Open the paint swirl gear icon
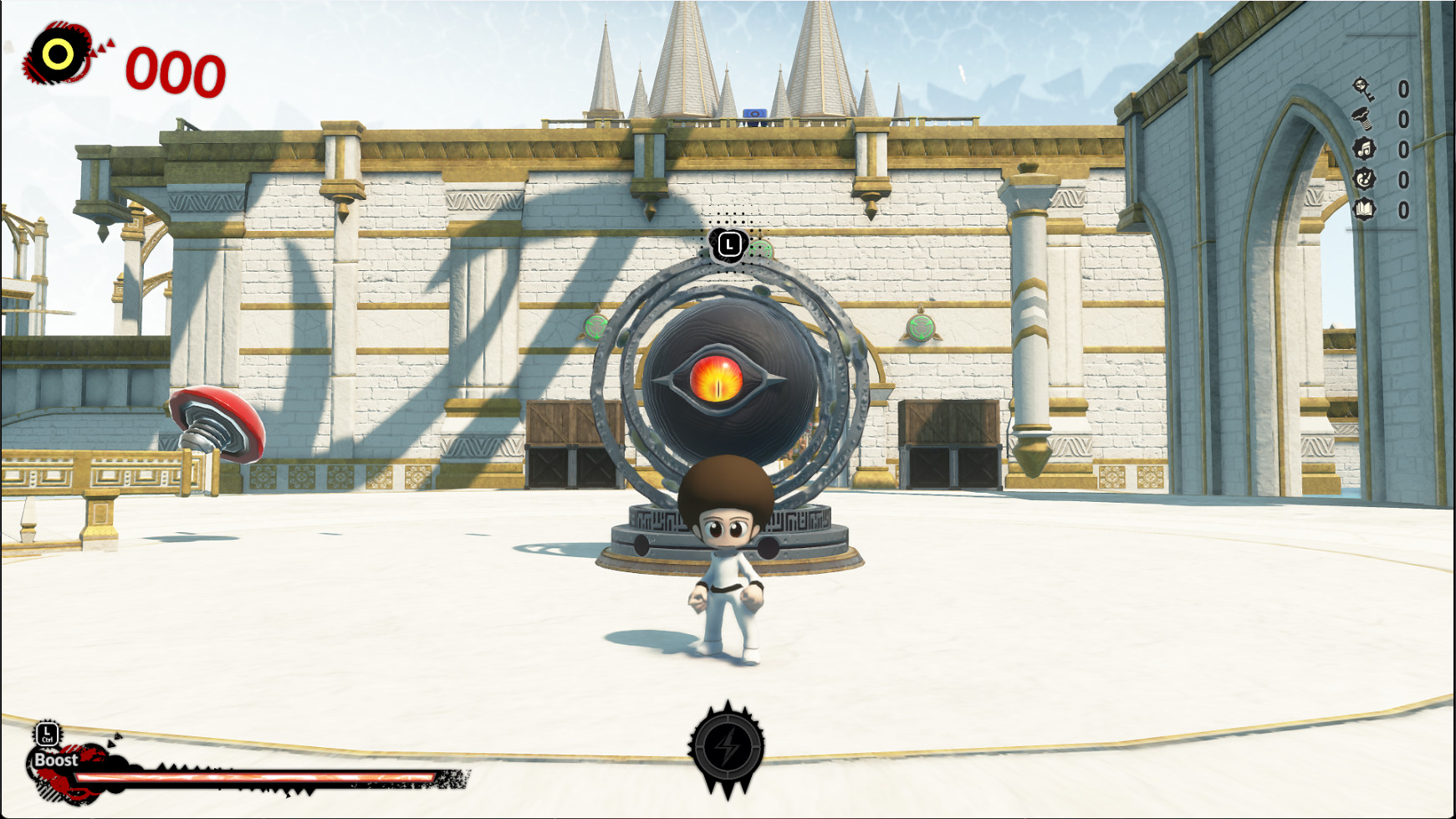The width and height of the screenshot is (1456, 819). coord(1364,177)
